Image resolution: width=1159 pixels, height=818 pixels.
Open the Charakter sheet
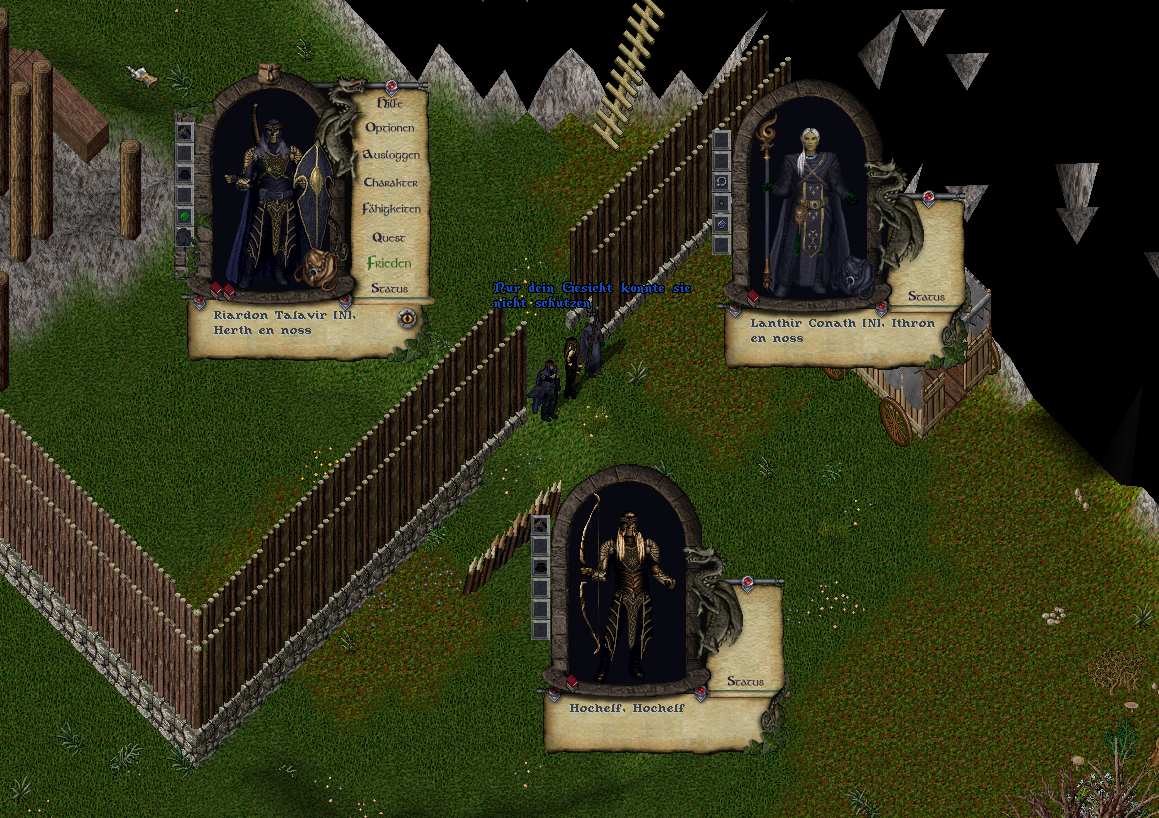coord(390,183)
